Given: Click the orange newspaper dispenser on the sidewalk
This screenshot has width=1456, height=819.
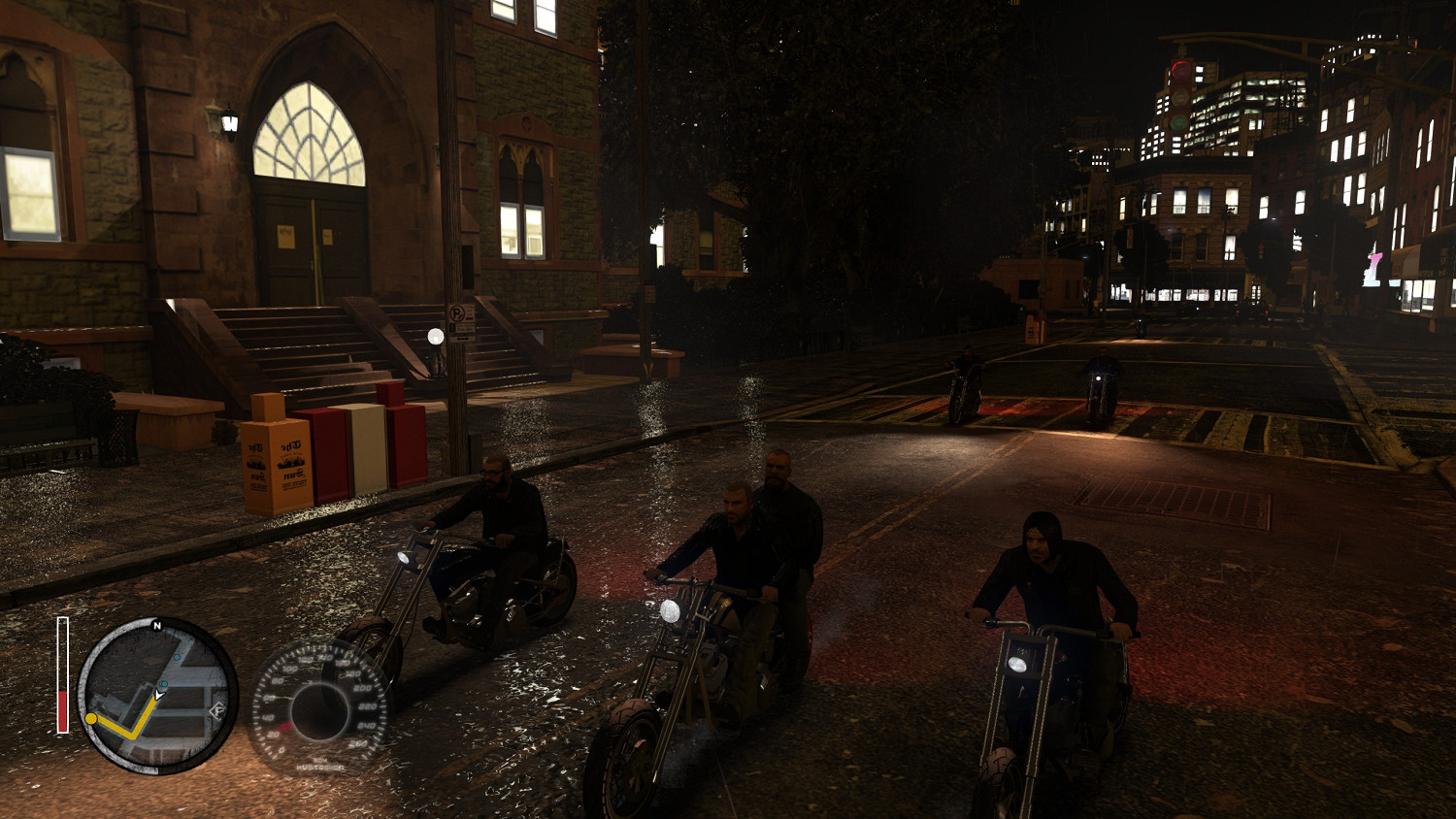Looking at the screenshot, I should coord(281,456).
